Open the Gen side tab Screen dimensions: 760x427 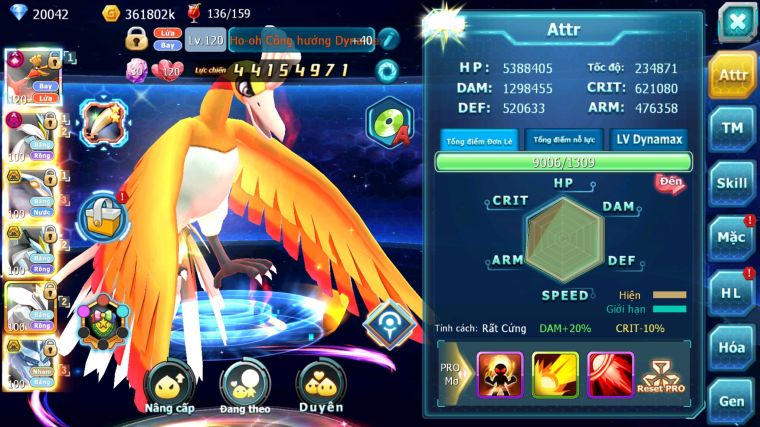pyautogui.click(x=732, y=400)
